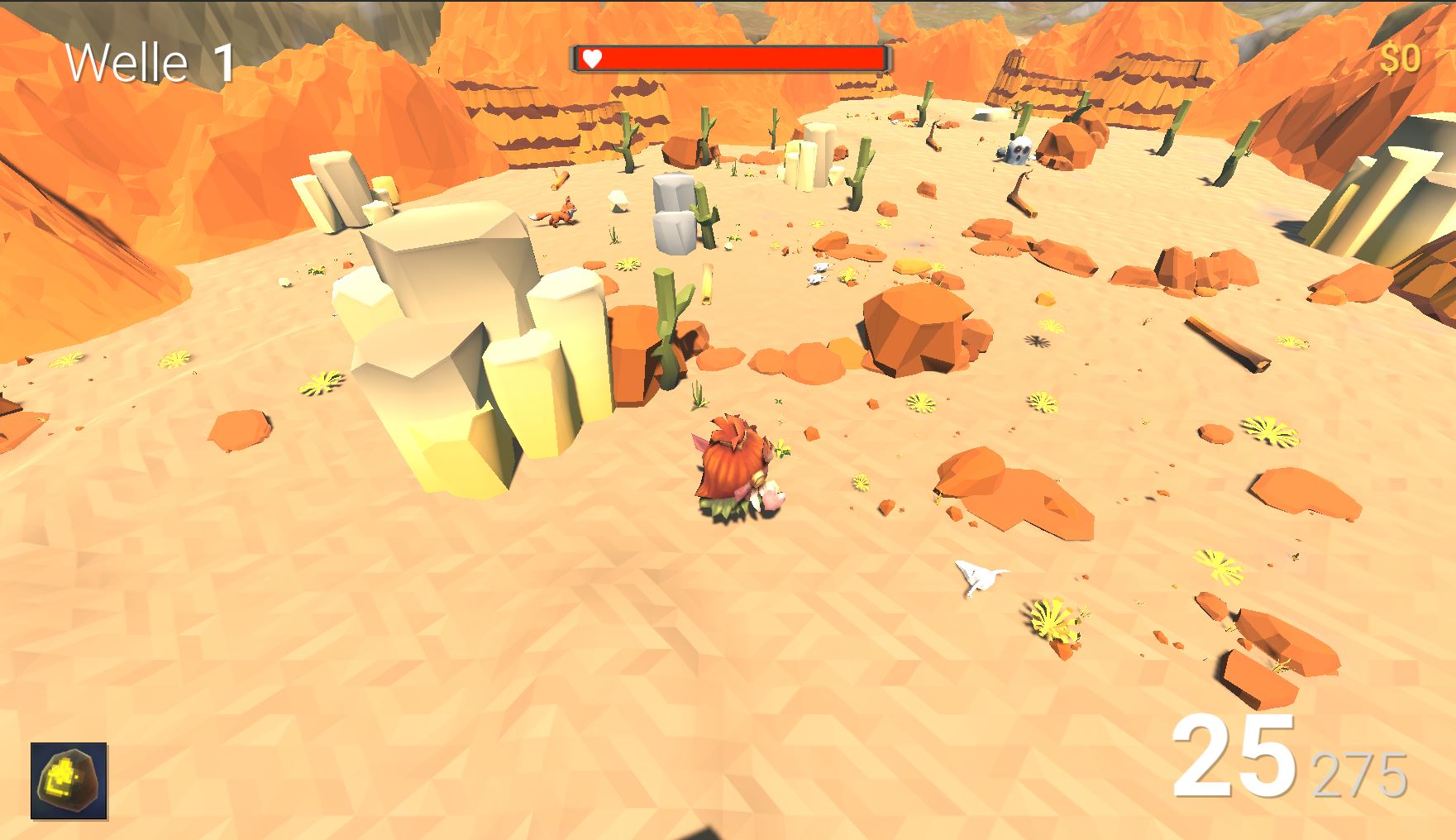Viewport: 1456px width, 840px height.
Task: Select the glowing yellow rock item slot
Action: click(x=69, y=780)
